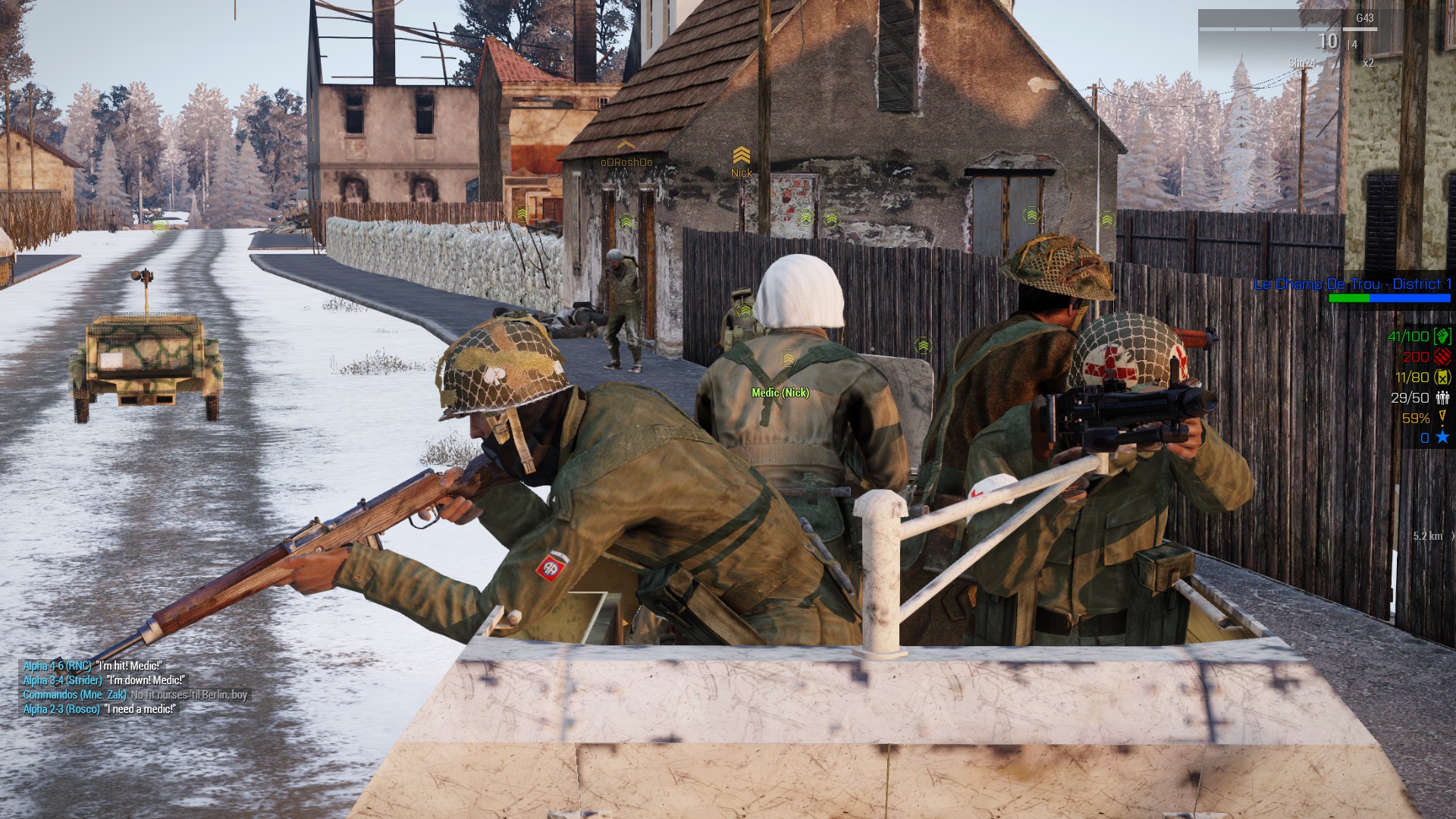The height and width of the screenshot is (819, 1456).
Task: Select the Medic (Nick) player name tag
Action: (x=780, y=393)
